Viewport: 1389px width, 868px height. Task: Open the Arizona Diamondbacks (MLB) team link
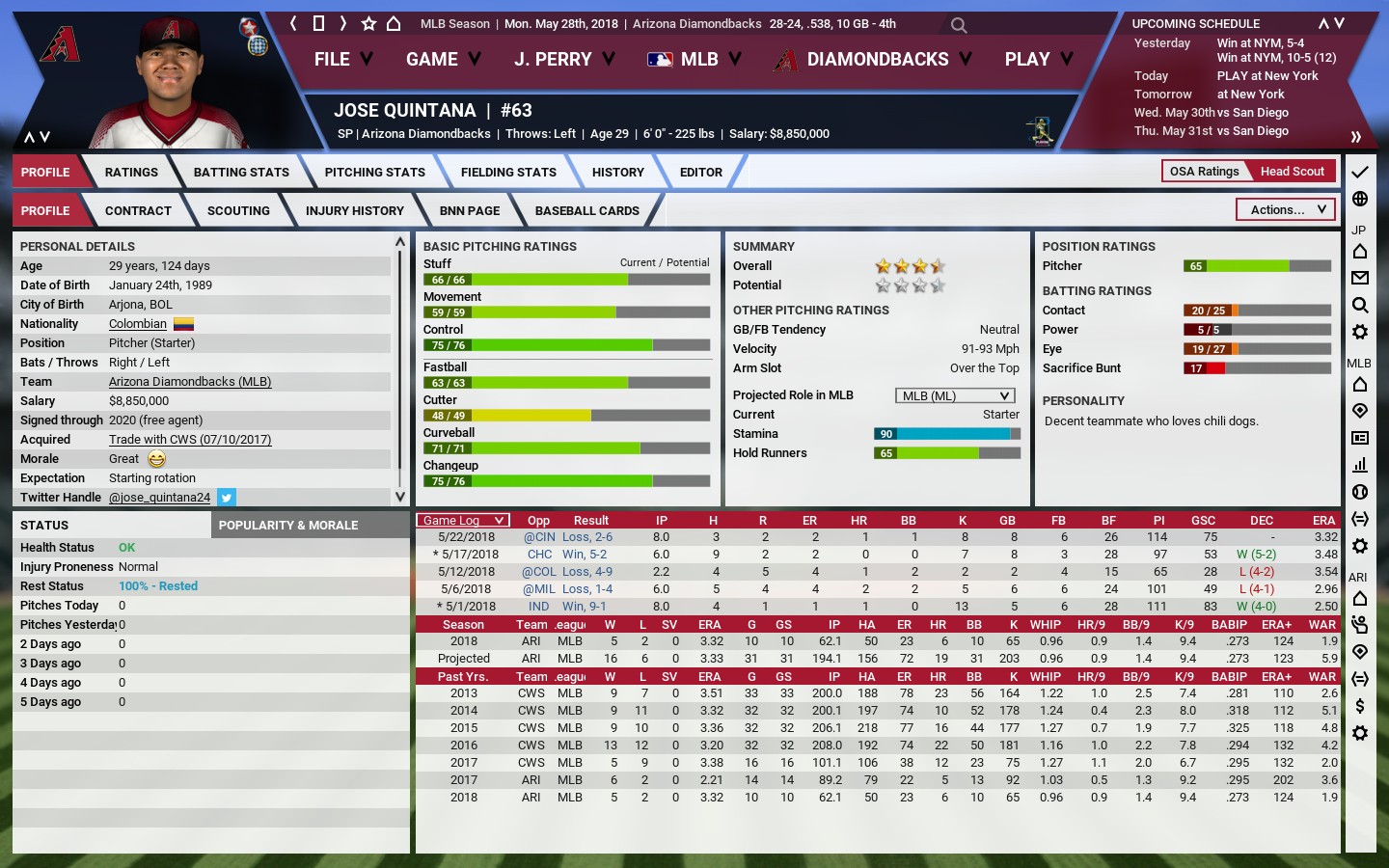click(x=189, y=382)
